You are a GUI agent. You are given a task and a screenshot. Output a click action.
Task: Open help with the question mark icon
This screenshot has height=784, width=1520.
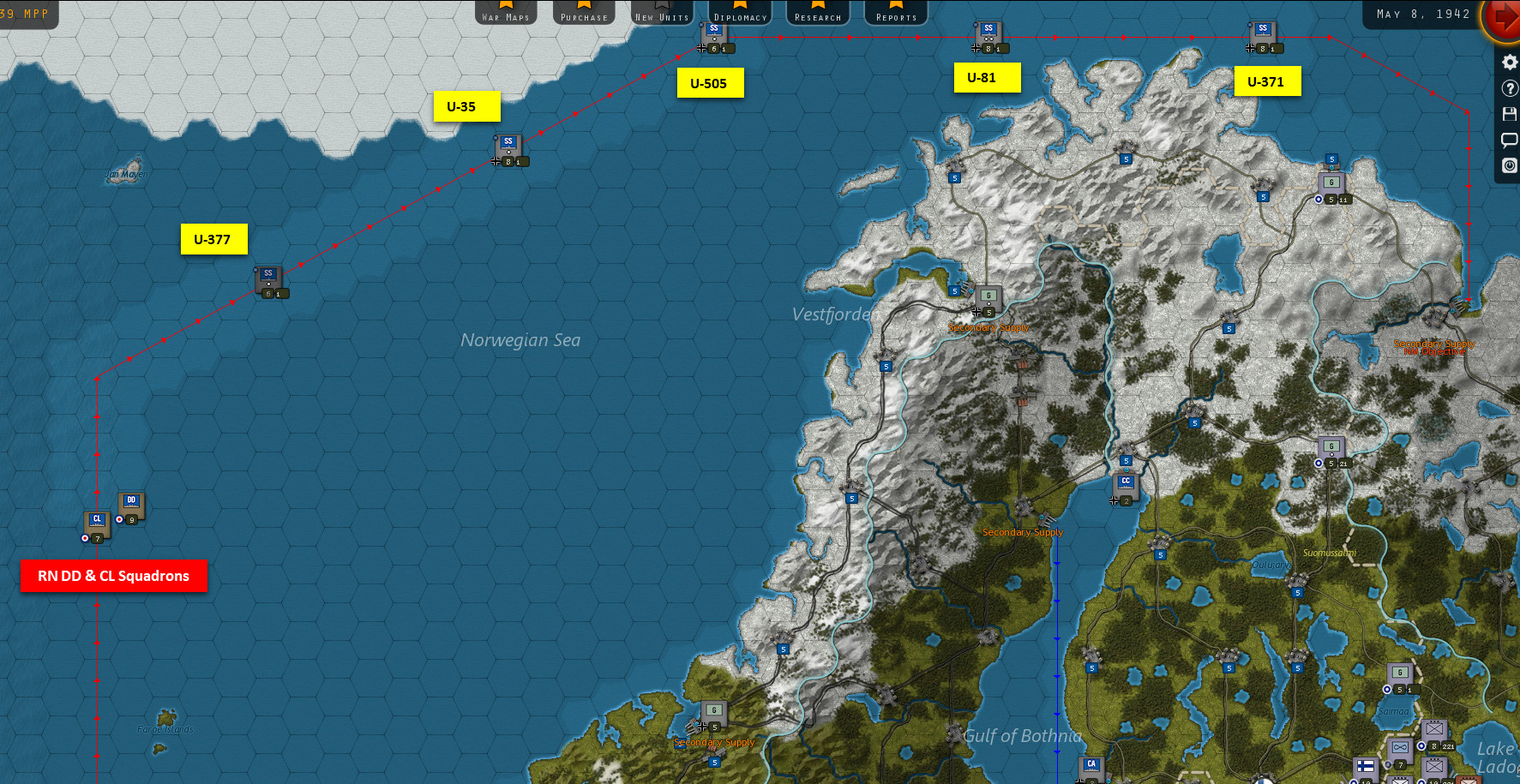tap(1510, 88)
